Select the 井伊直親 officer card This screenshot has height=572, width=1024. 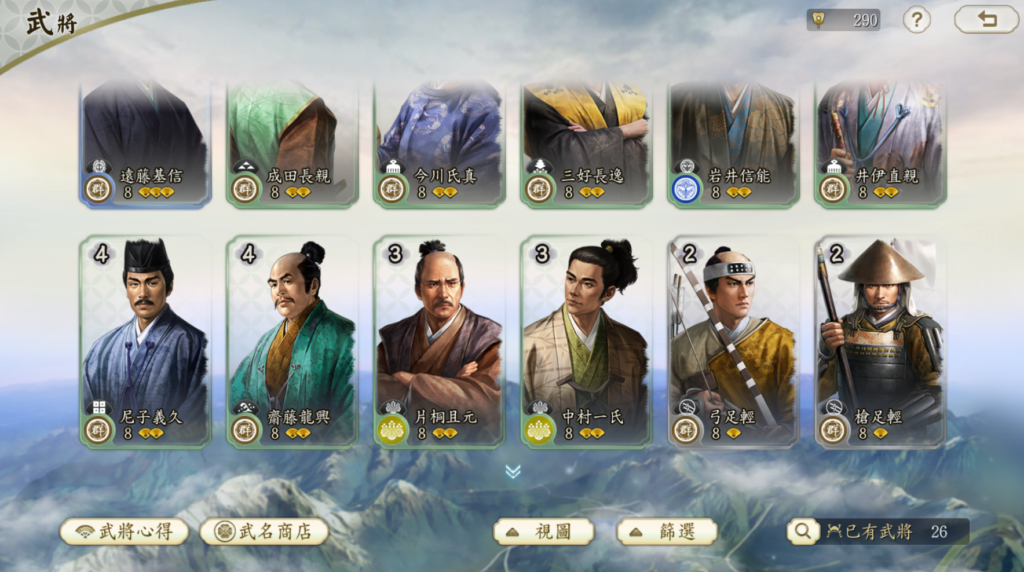coord(880,145)
